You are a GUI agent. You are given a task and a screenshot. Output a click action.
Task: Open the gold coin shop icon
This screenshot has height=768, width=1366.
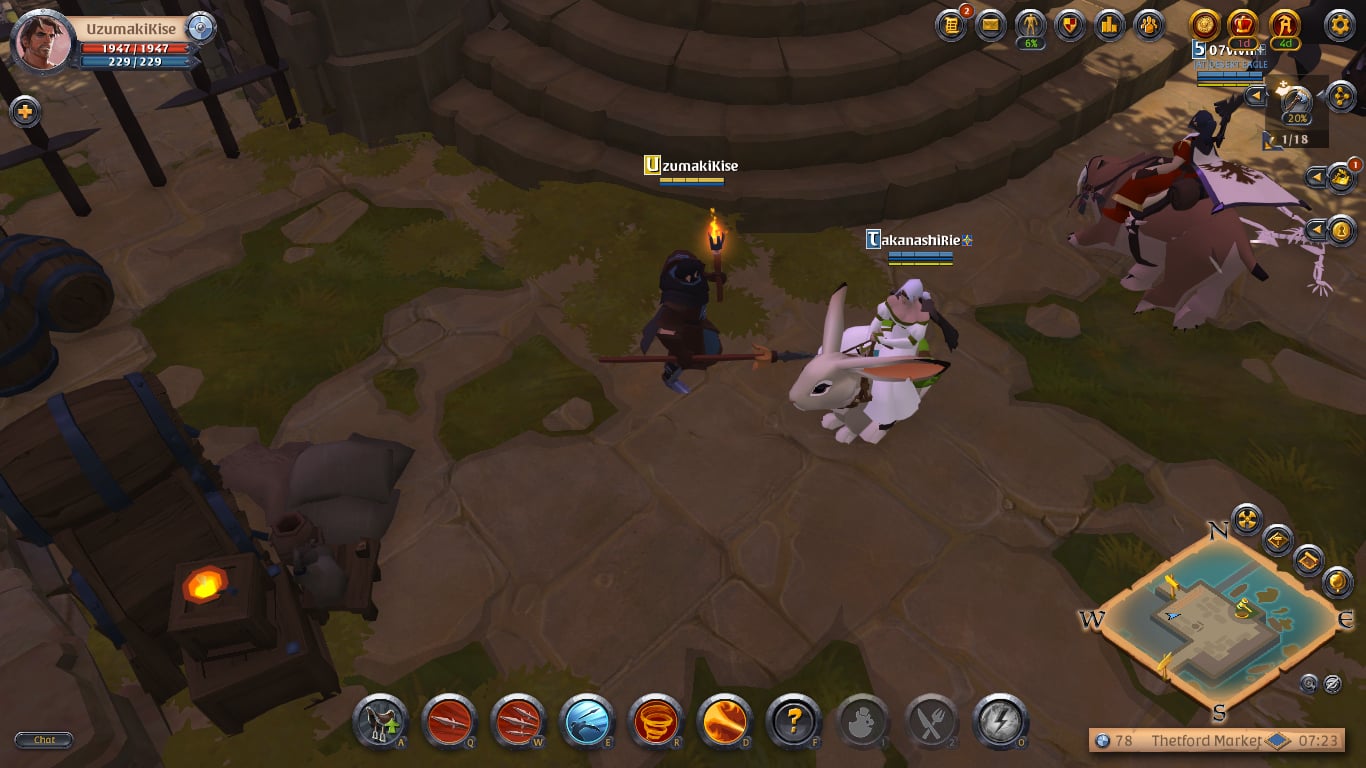[1205, 26]
